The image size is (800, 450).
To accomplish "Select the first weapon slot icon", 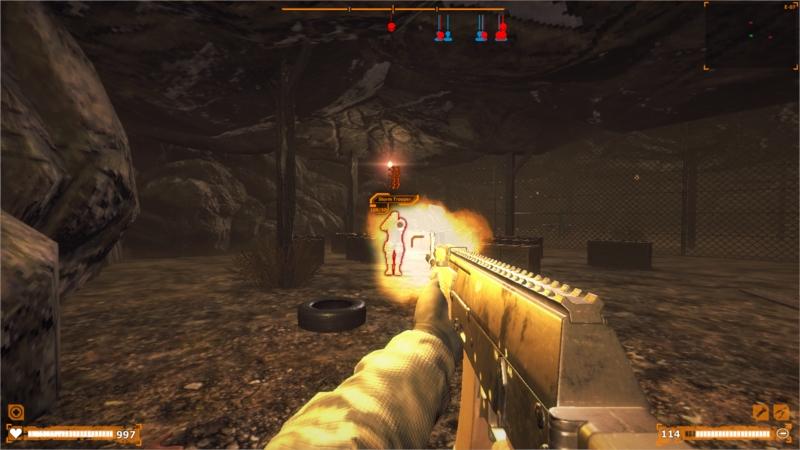I will 760,411.
